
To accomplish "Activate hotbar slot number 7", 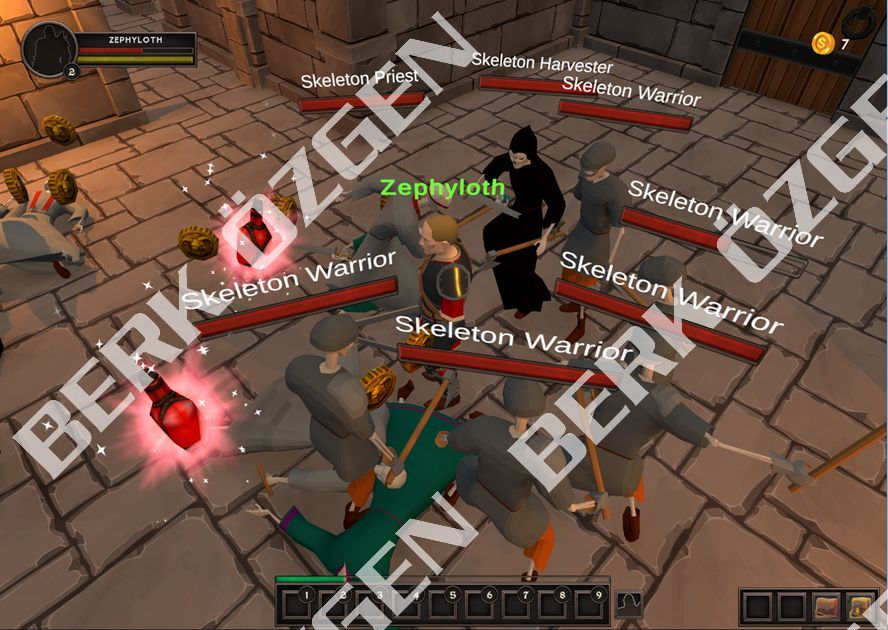I will pyautogui.click(x=518, y=605).
